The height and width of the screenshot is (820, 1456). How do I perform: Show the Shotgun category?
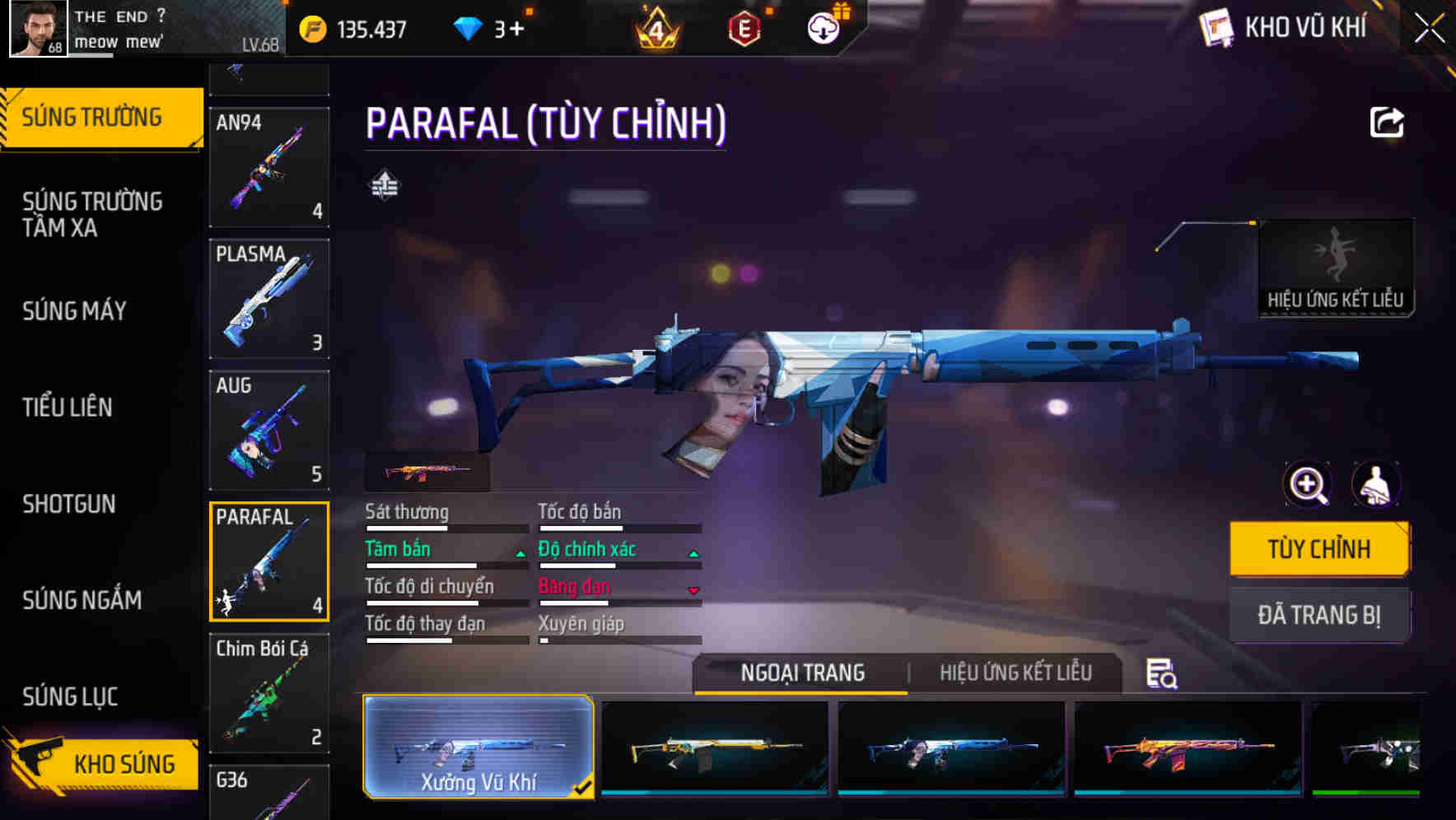pos(69,504)
